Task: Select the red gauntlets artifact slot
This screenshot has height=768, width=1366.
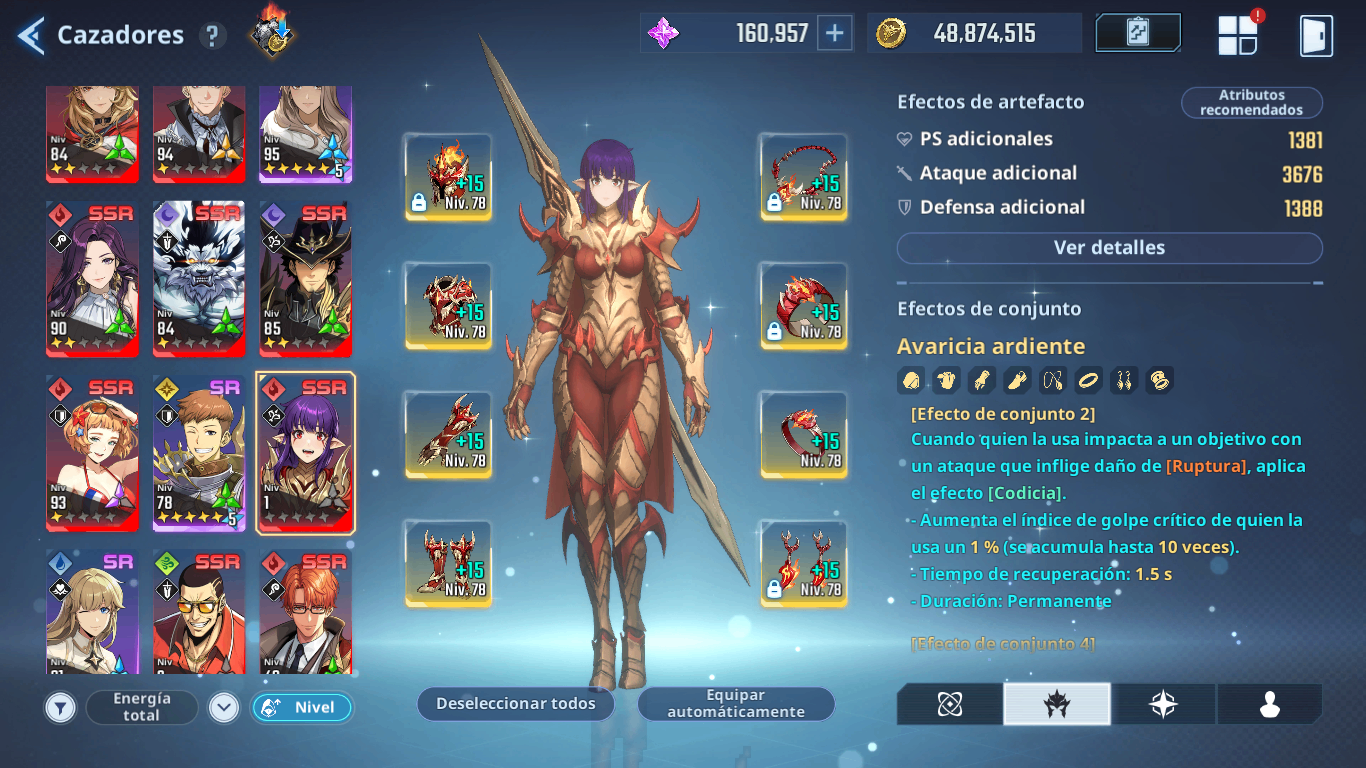Action: click(448, 434)
